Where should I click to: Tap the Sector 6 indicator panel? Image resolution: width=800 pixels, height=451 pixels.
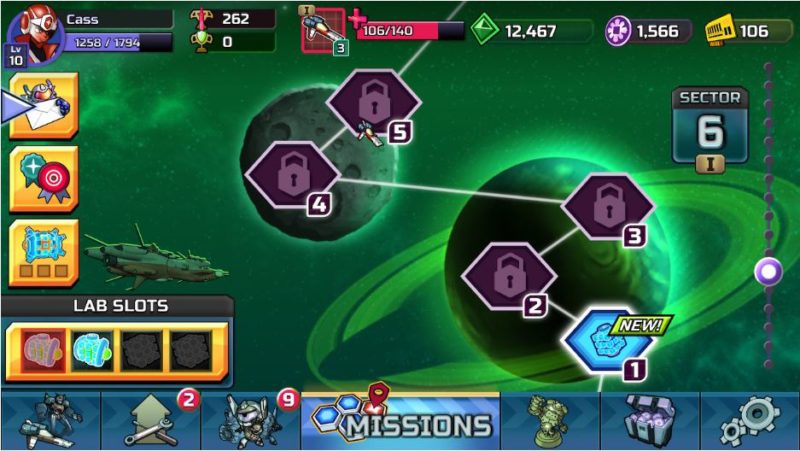click(x=709, y=127)
